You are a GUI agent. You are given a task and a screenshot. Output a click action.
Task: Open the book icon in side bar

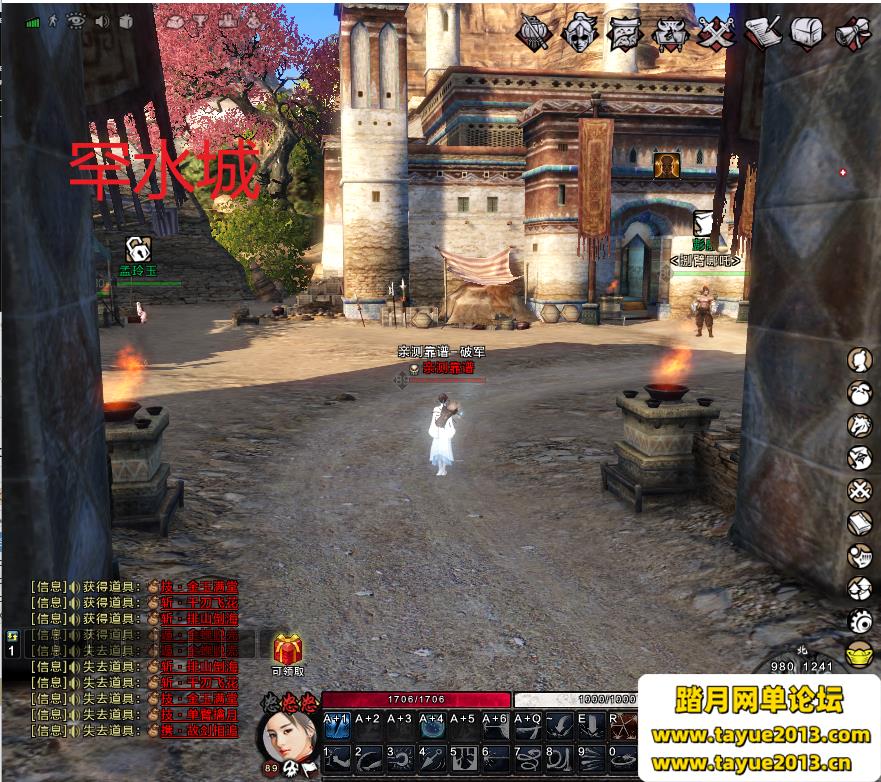point(860,523)
